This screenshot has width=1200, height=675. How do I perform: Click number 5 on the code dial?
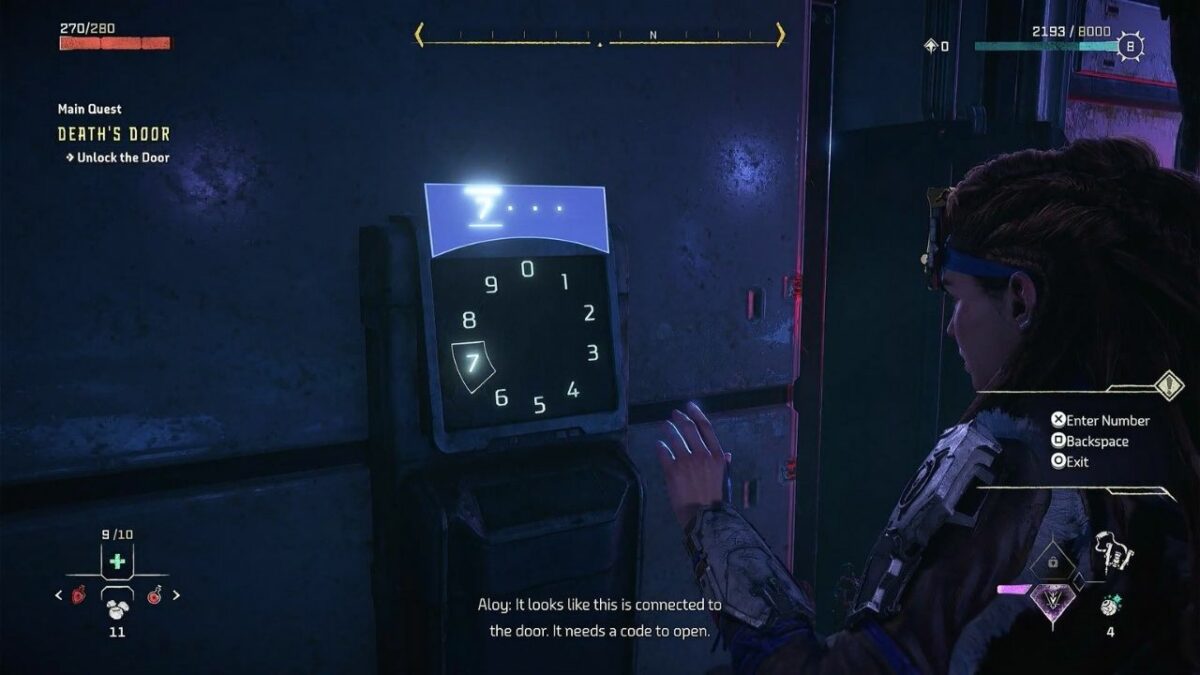539,405
